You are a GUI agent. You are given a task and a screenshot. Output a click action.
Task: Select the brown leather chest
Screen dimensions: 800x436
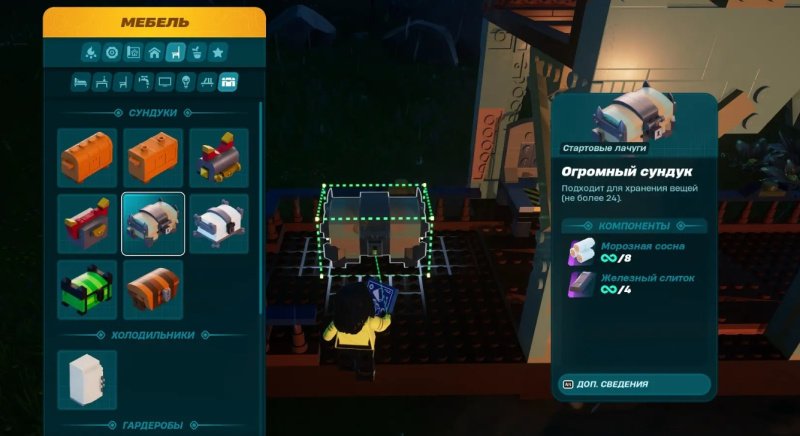pyautogui.click(x=153, y=290)
